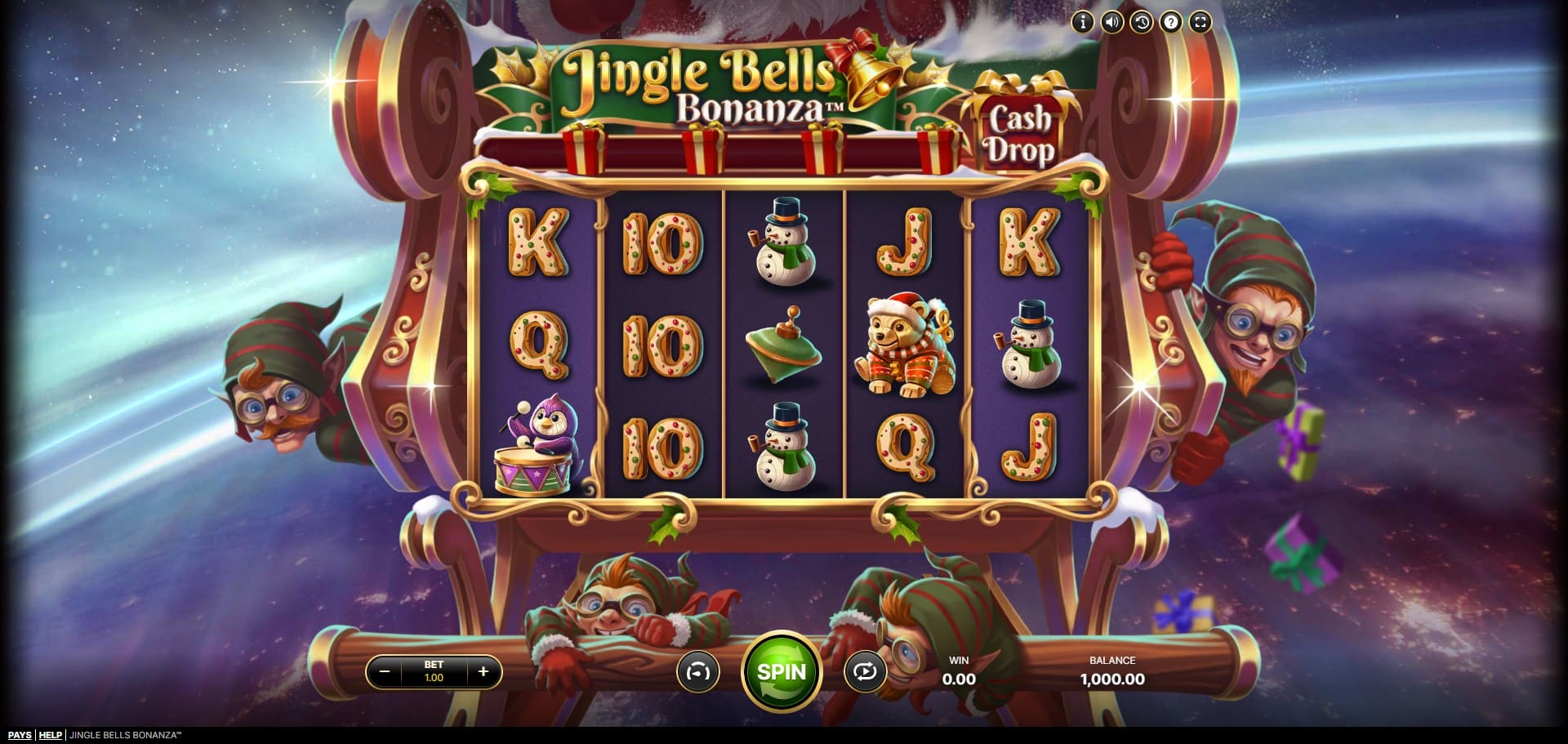Open the Cash Drop gift box
This screenshot has height=744, width=1568.
1019,130
